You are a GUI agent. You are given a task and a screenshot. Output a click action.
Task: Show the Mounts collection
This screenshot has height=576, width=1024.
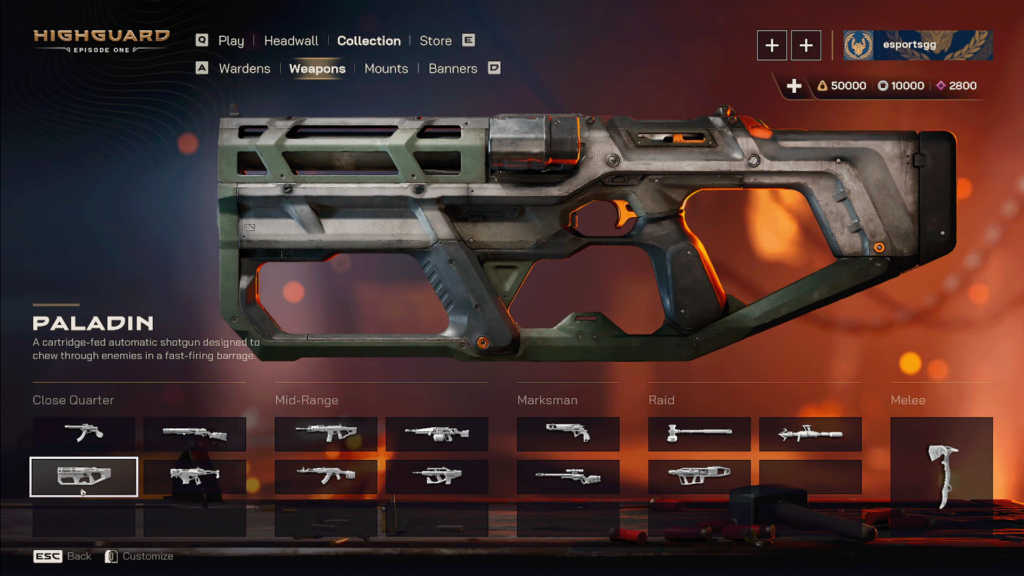click(386, 69)
